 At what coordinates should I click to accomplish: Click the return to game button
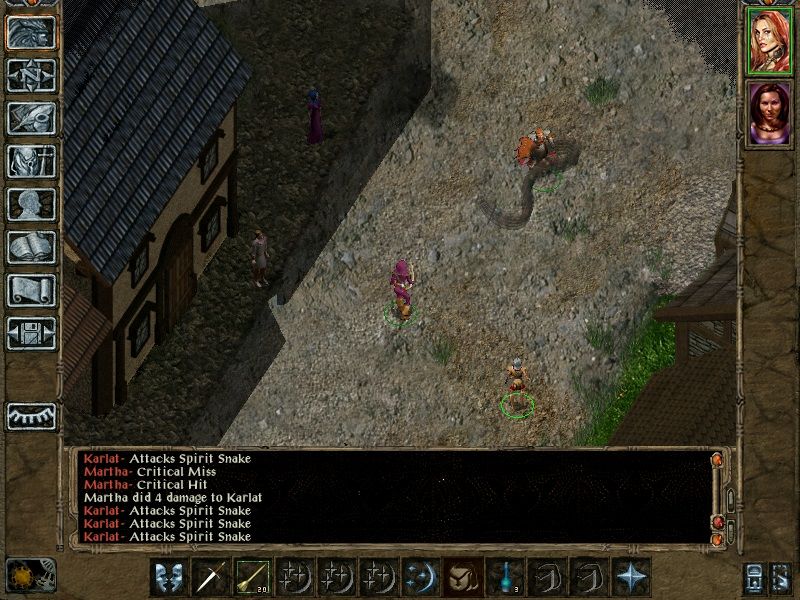tap(31, 32)
